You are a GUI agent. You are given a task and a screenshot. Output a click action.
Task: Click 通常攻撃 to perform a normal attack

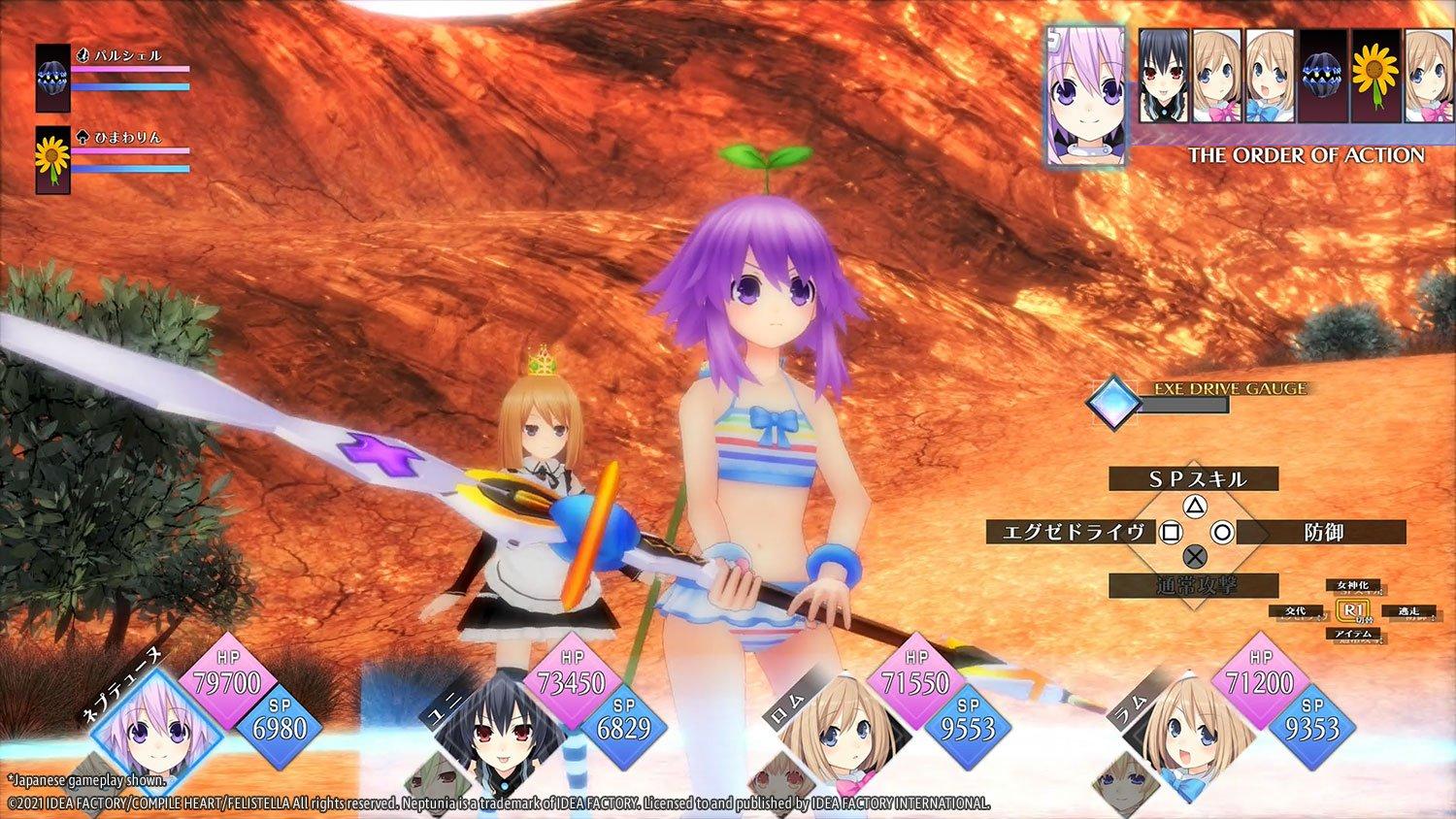tap(1196, 586)
